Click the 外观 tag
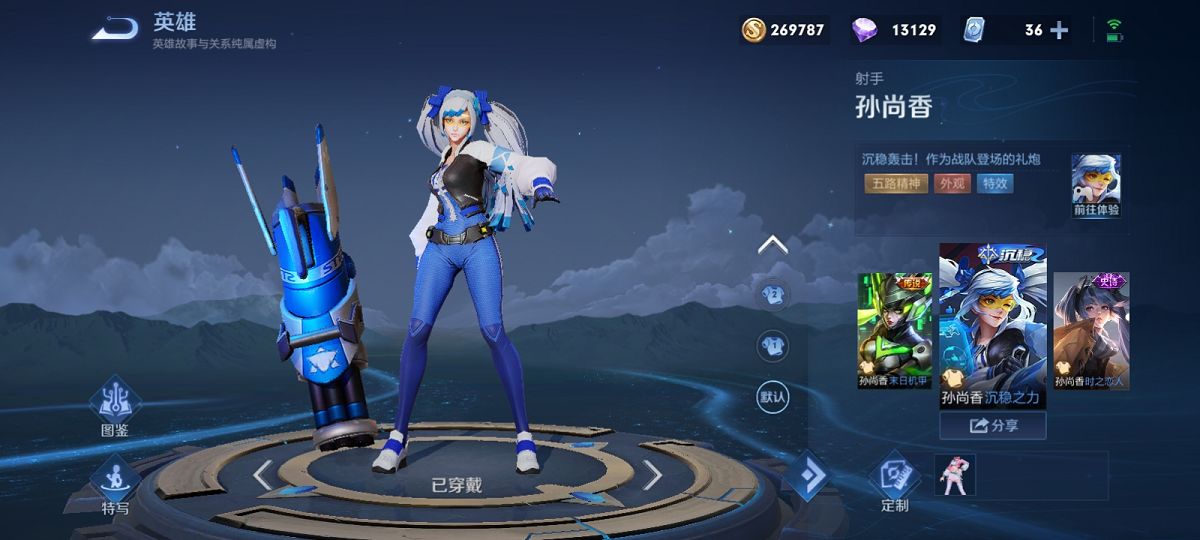 pos(952,184)
